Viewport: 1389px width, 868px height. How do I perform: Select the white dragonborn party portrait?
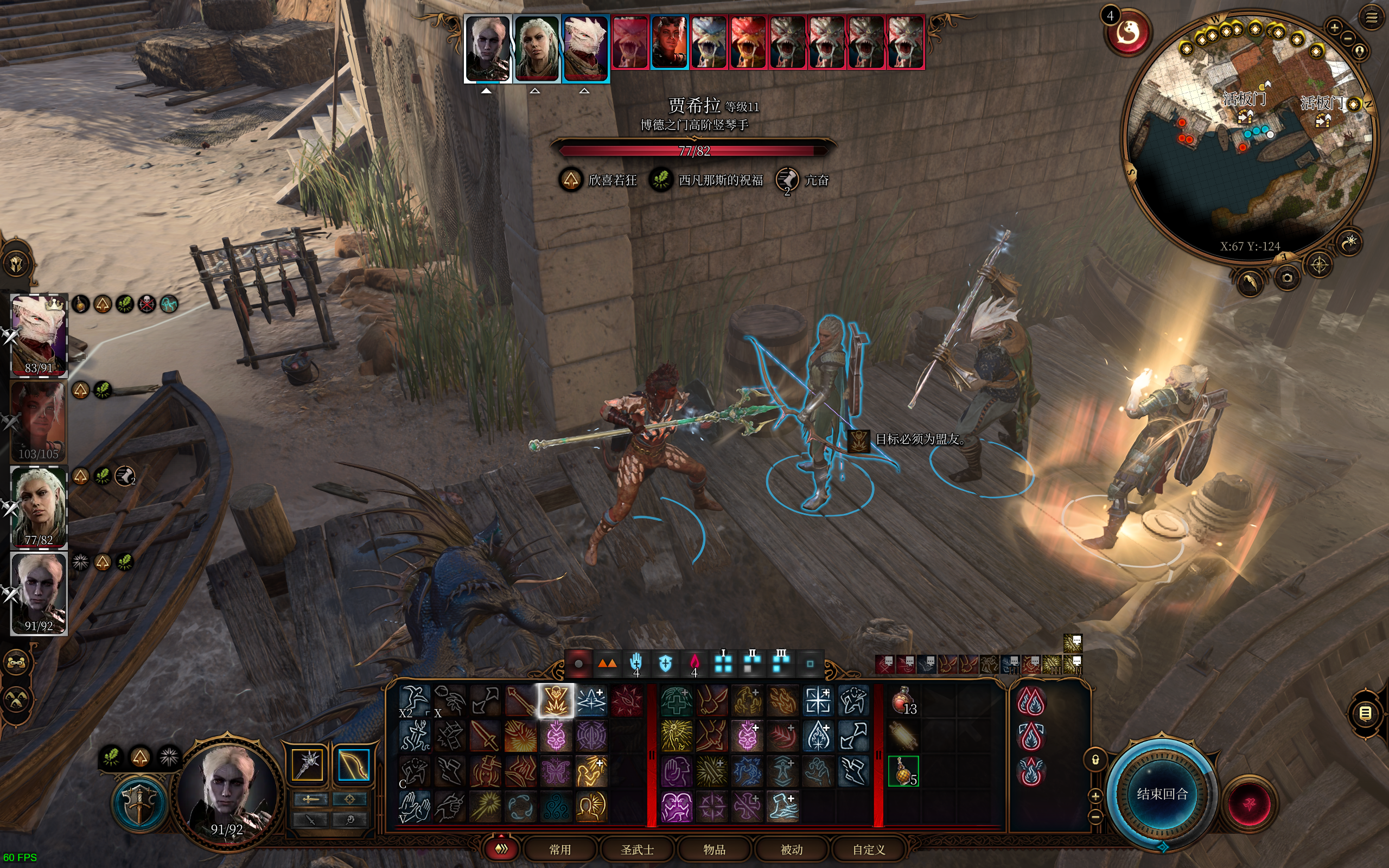click(x=39, y=335)
